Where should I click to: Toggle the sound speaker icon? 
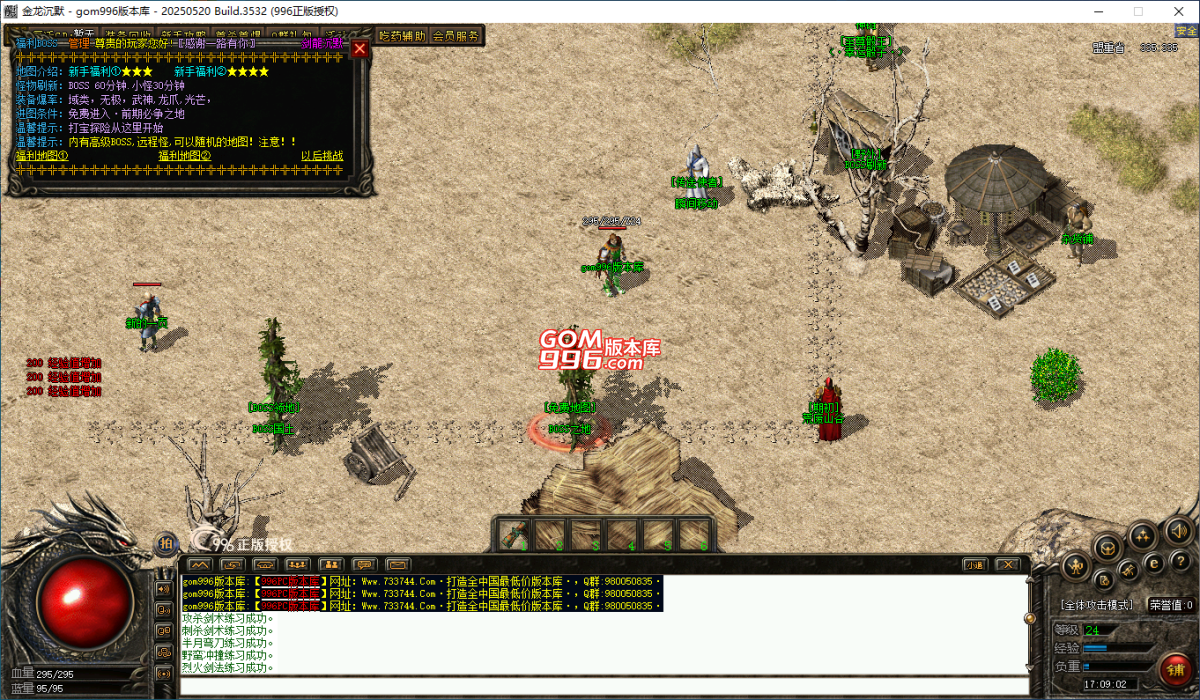1179,531
